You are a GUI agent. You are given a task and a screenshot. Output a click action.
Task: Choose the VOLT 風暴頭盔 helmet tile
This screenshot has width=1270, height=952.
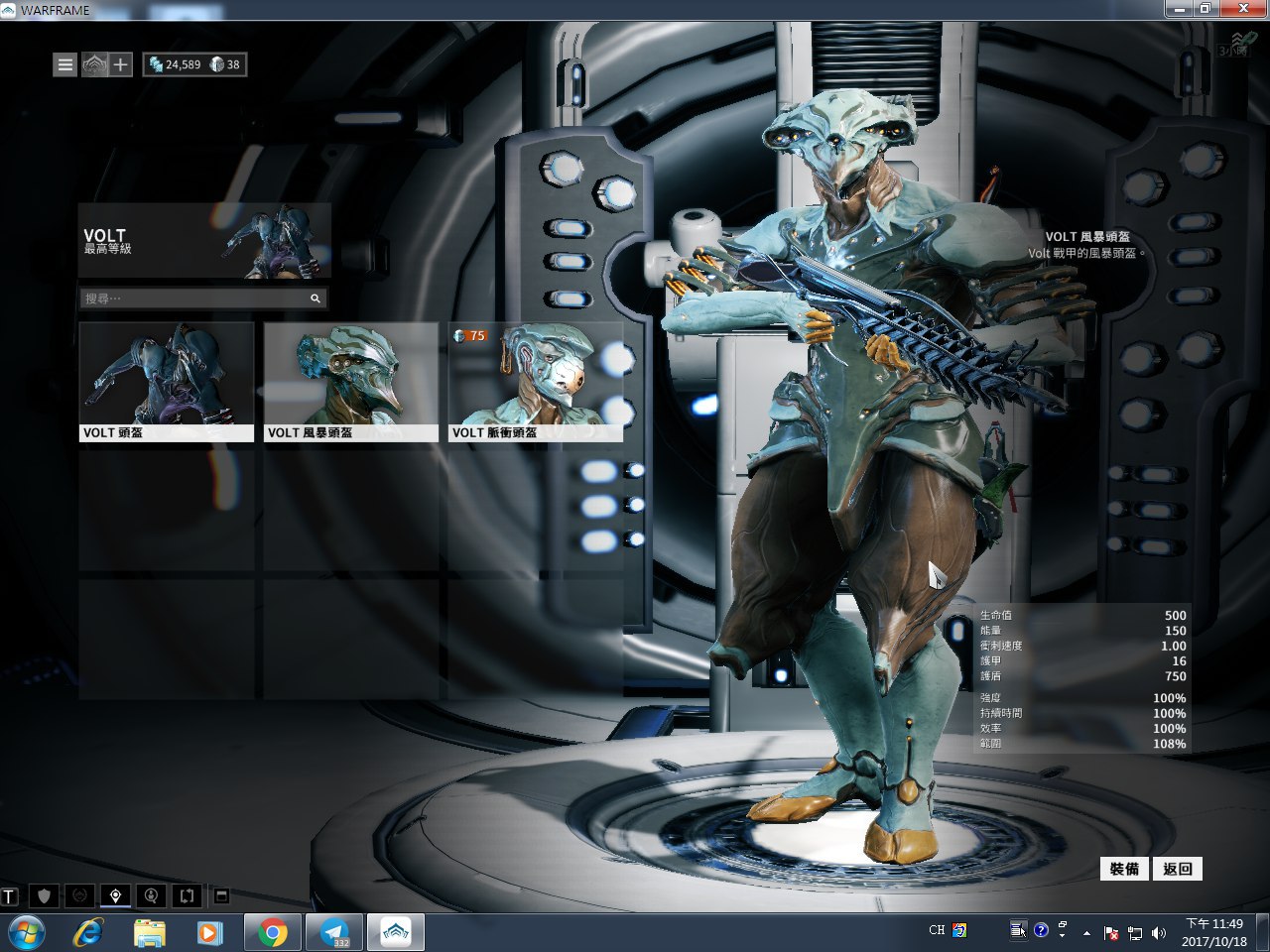point(351,382)
